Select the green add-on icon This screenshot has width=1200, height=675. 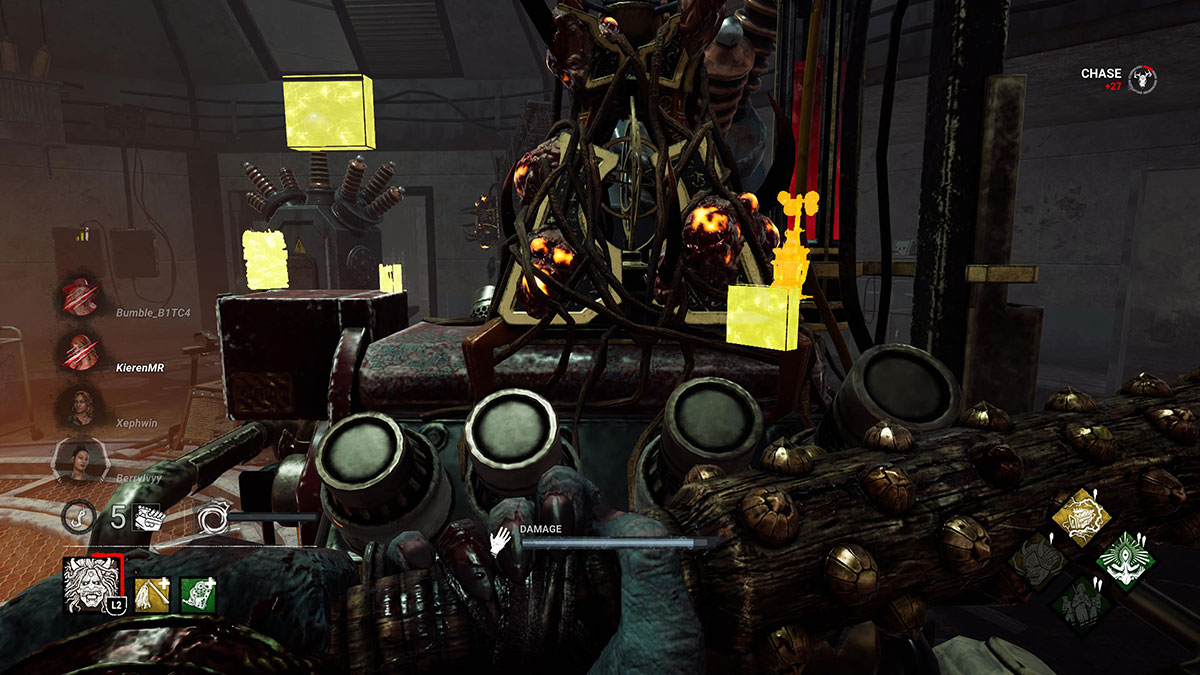coord(198,595)
